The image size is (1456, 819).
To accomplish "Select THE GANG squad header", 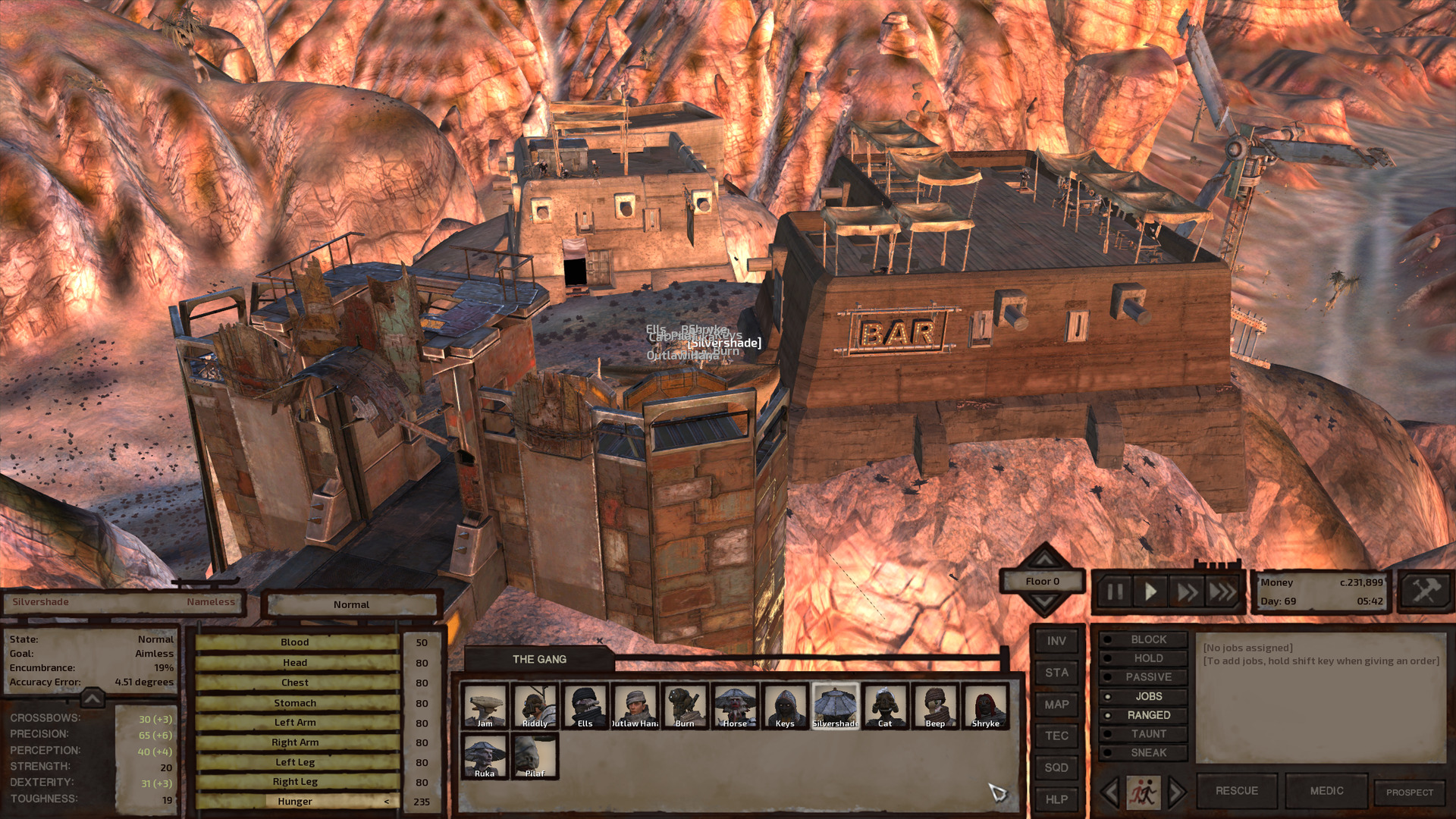I will [x=539, y=659].
